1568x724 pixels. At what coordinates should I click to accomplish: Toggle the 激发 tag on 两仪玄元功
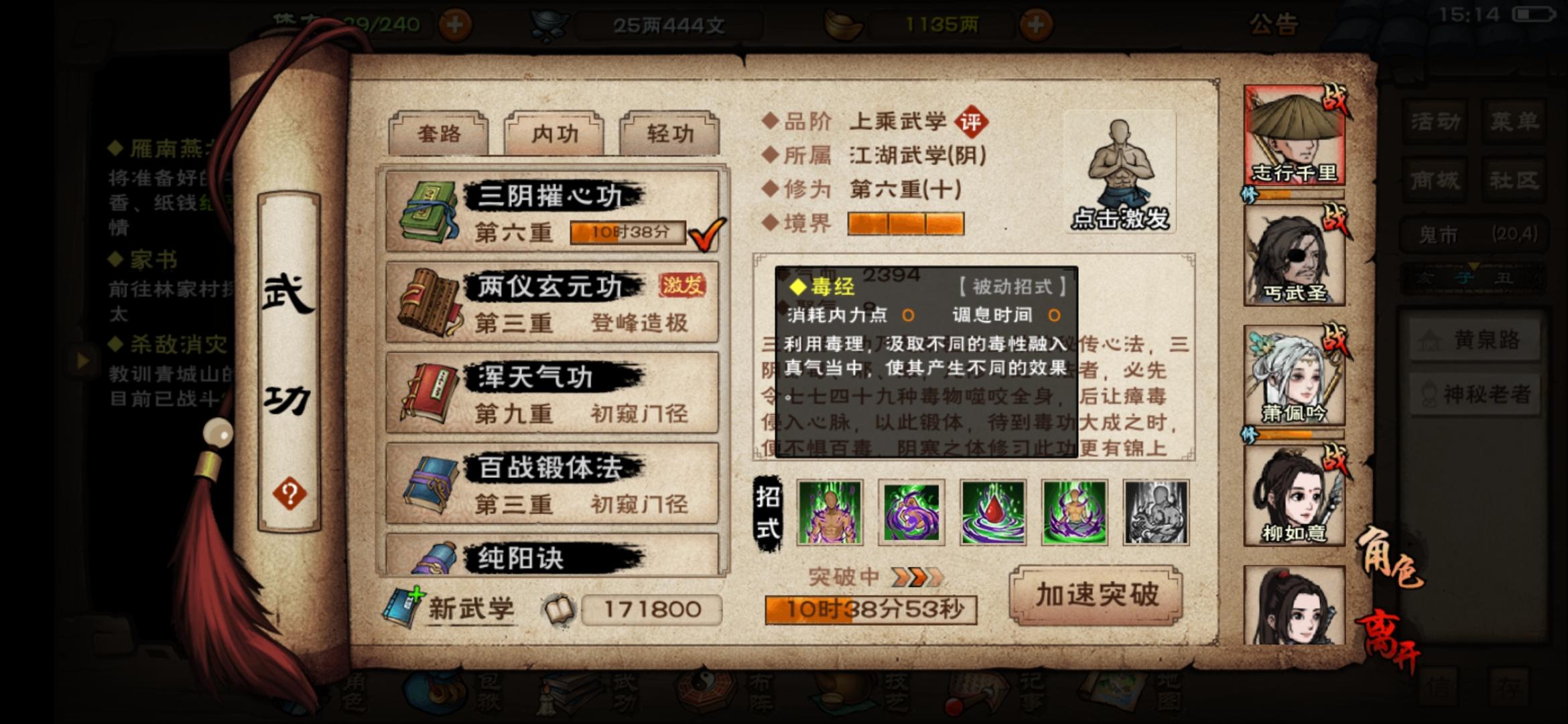[x=682, y=284]
